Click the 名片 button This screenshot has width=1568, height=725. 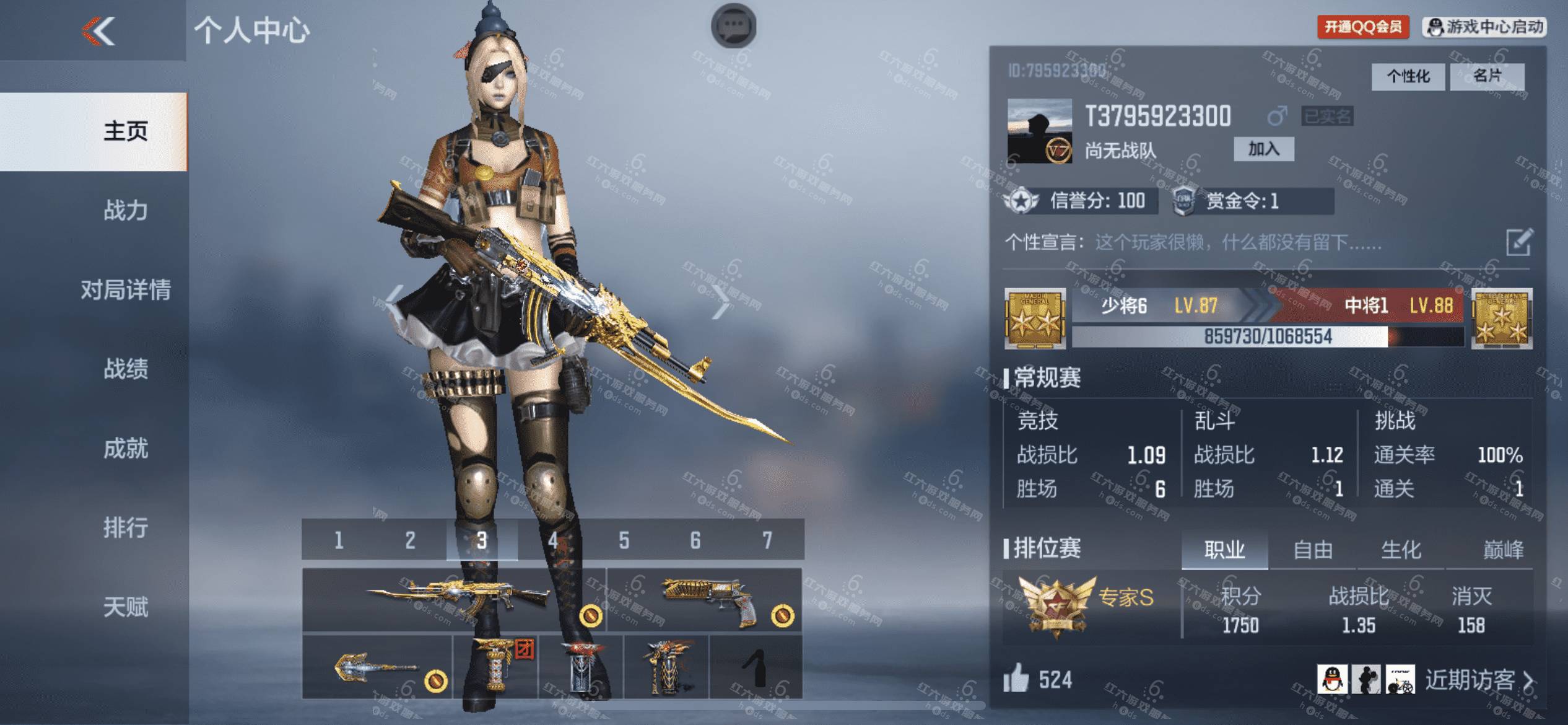[x=1487, y=77]
